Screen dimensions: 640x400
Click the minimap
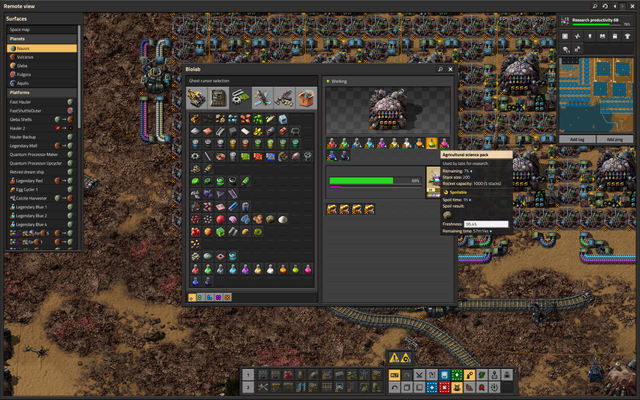[x=598, y=95]
